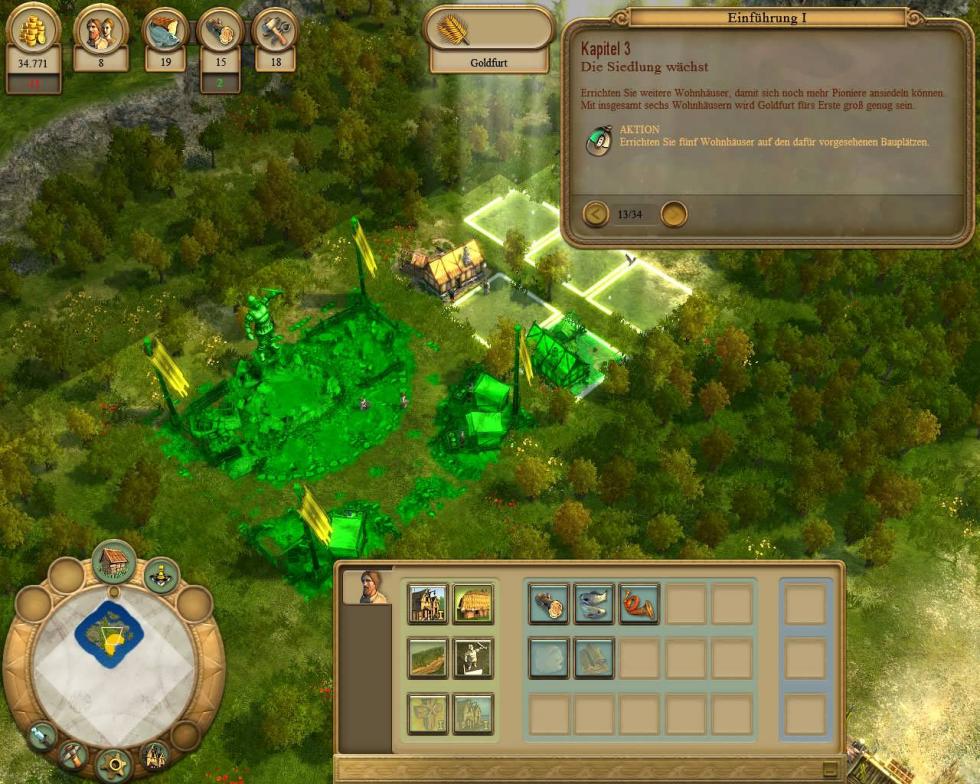
Task: Click the castle icon beside the minimap
Action: [x=154, y=754]
